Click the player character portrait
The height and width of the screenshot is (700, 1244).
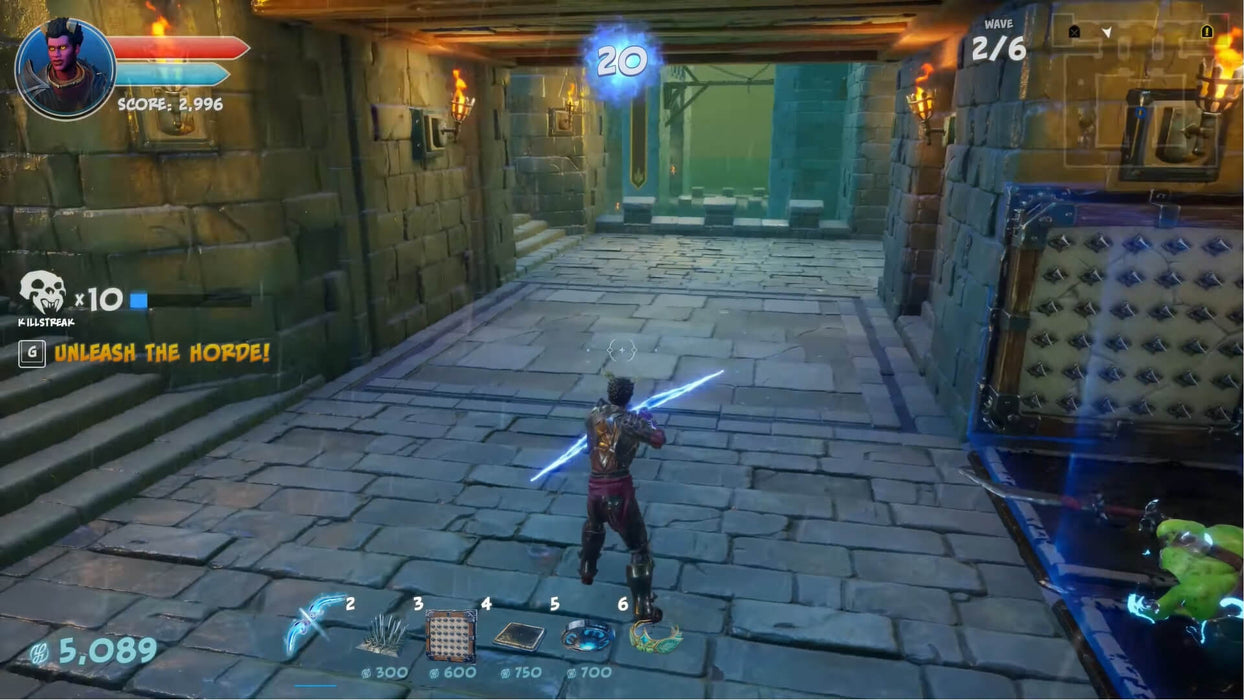coord(66,68)
